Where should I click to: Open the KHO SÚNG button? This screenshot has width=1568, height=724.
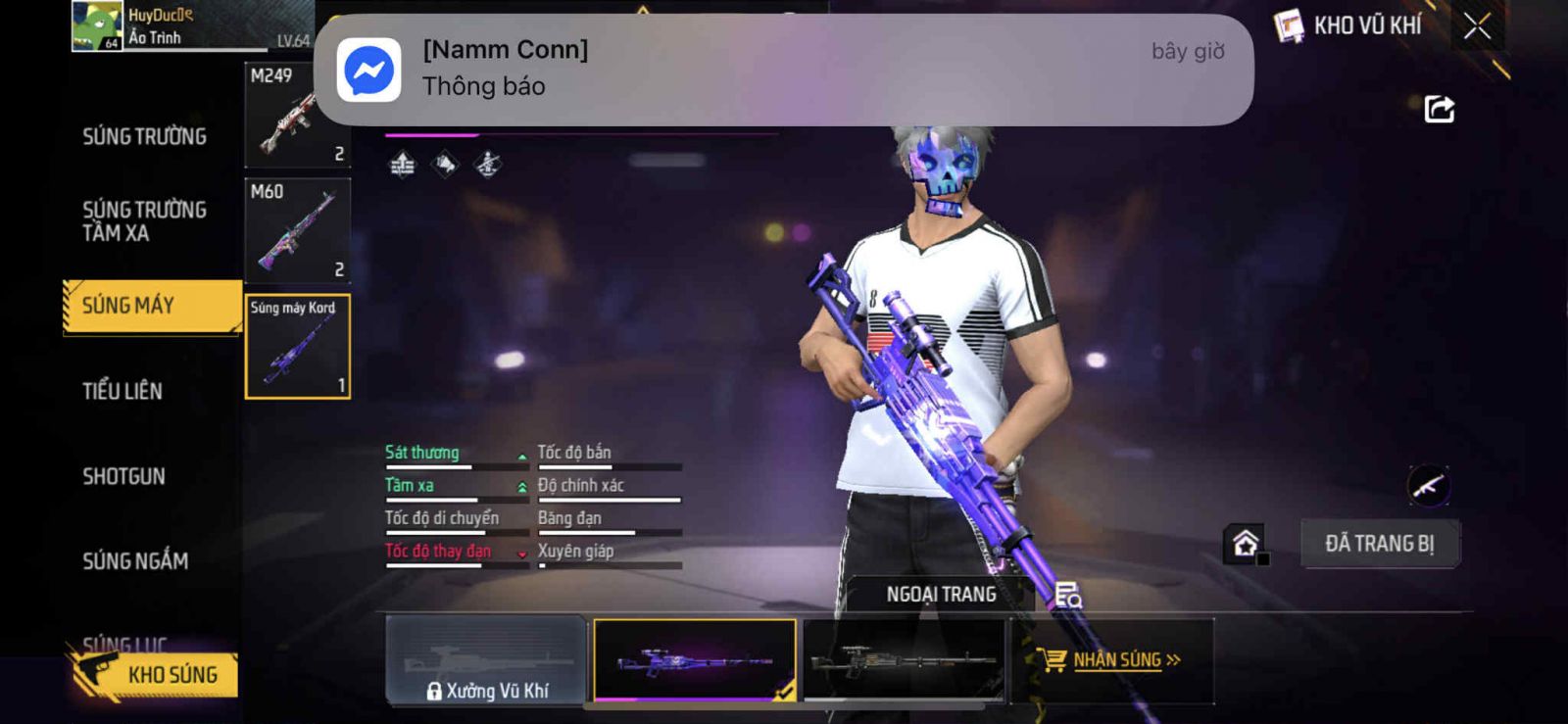(x=157, y=675)
